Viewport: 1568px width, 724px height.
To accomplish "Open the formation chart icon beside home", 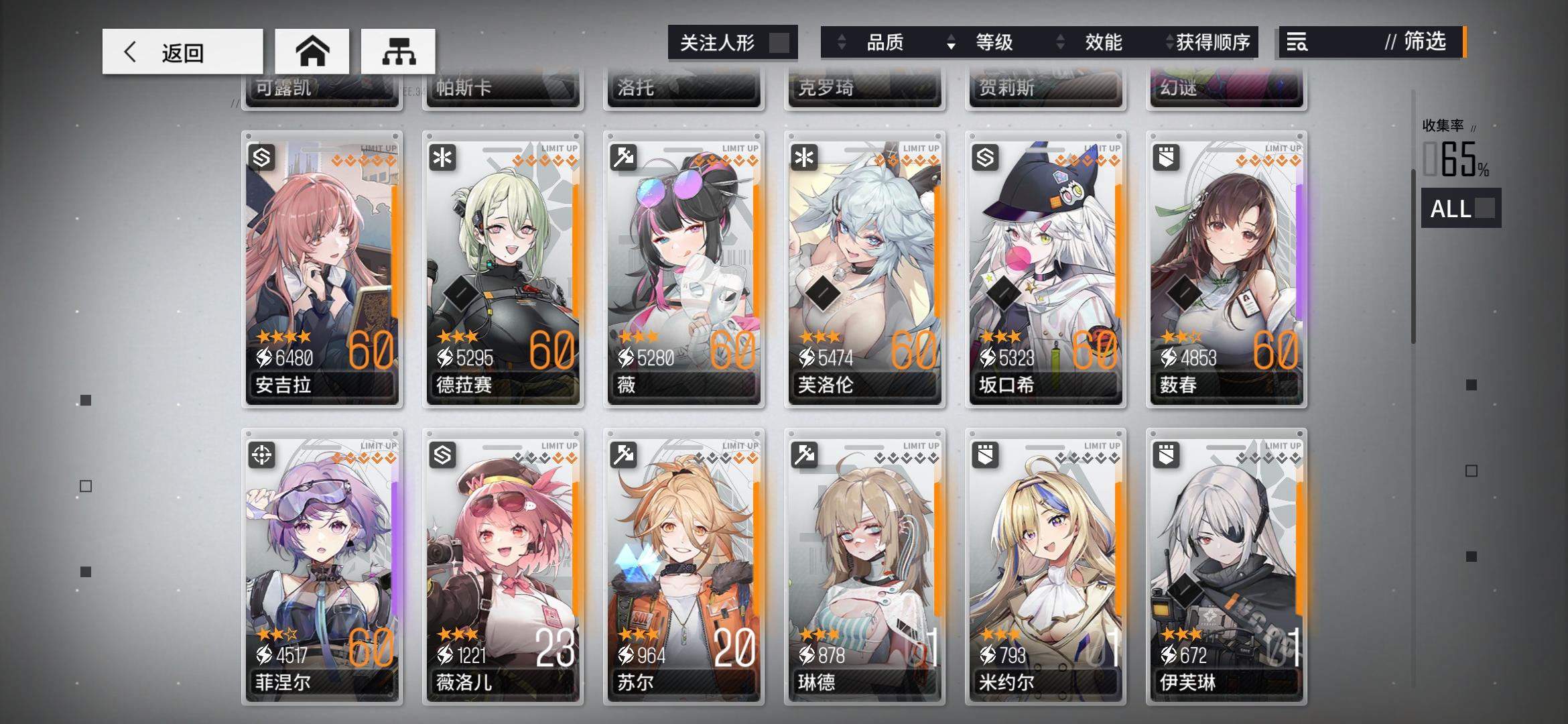I will [x=401, y=50].
